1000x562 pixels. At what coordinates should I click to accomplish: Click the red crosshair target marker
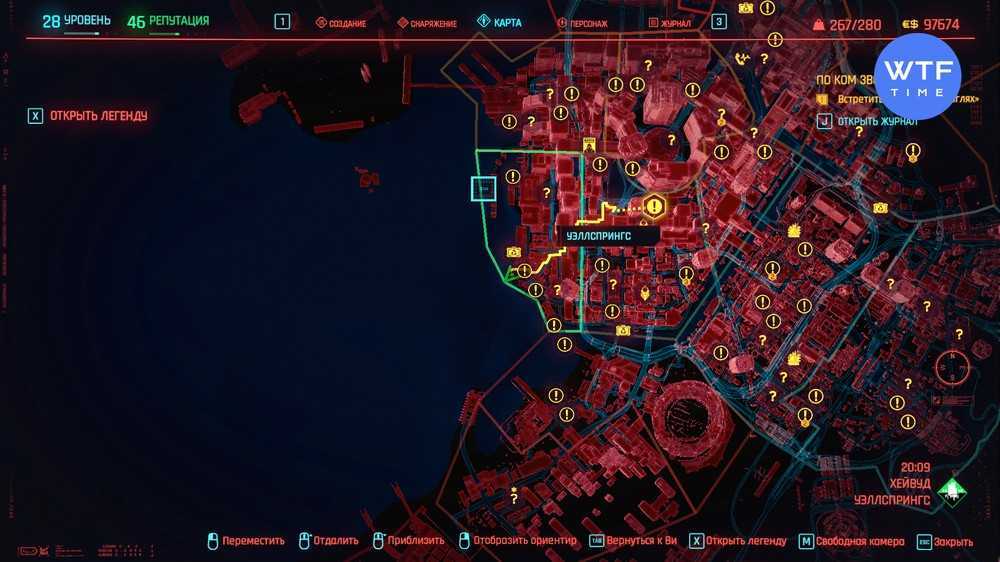951,368
